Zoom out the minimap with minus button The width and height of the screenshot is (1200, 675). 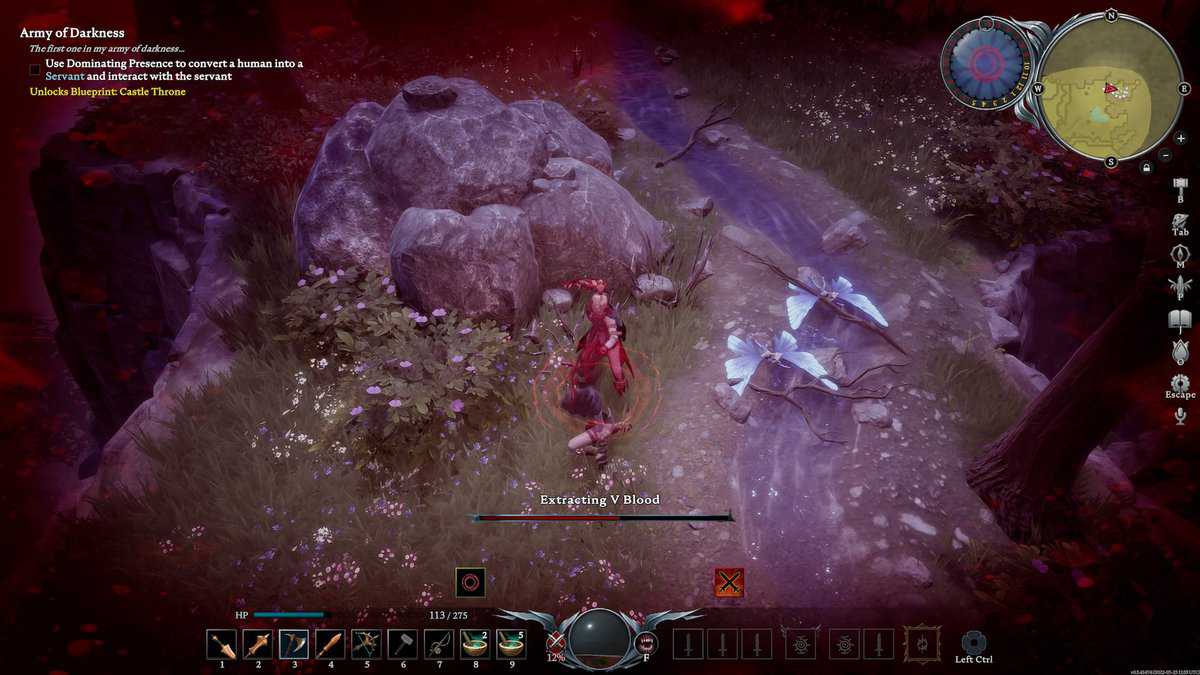pos(1165,155)
